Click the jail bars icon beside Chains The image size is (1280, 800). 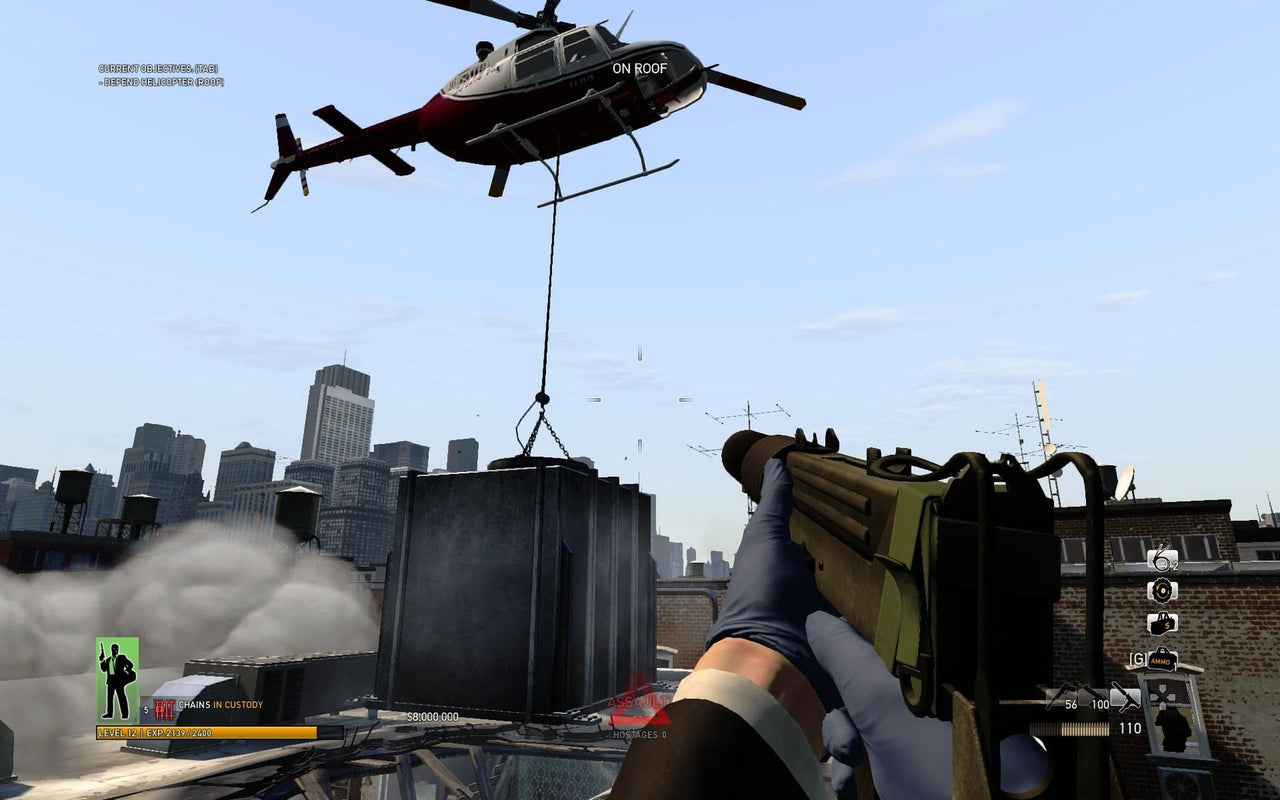click(165, 705)
